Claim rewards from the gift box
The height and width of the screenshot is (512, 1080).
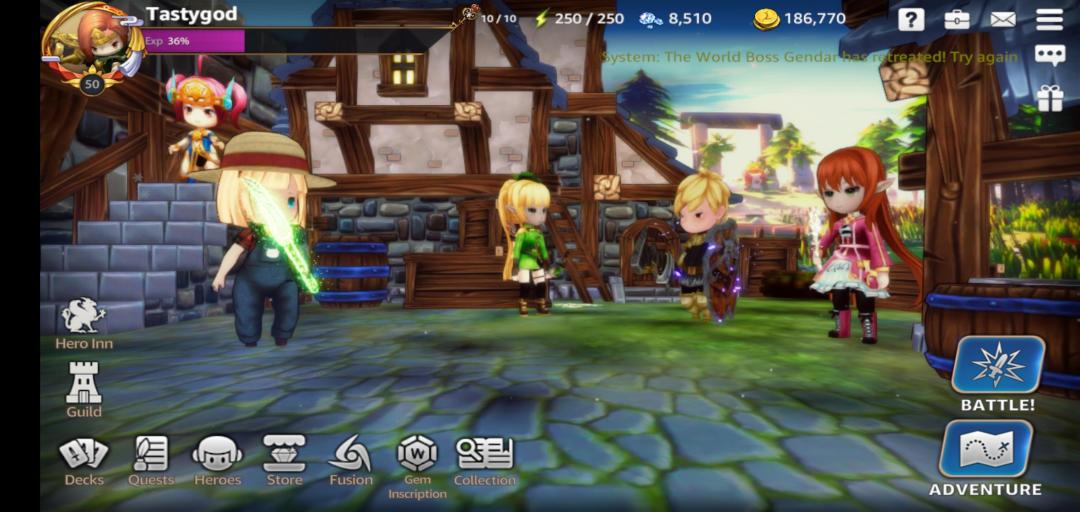pos(1050,97)
